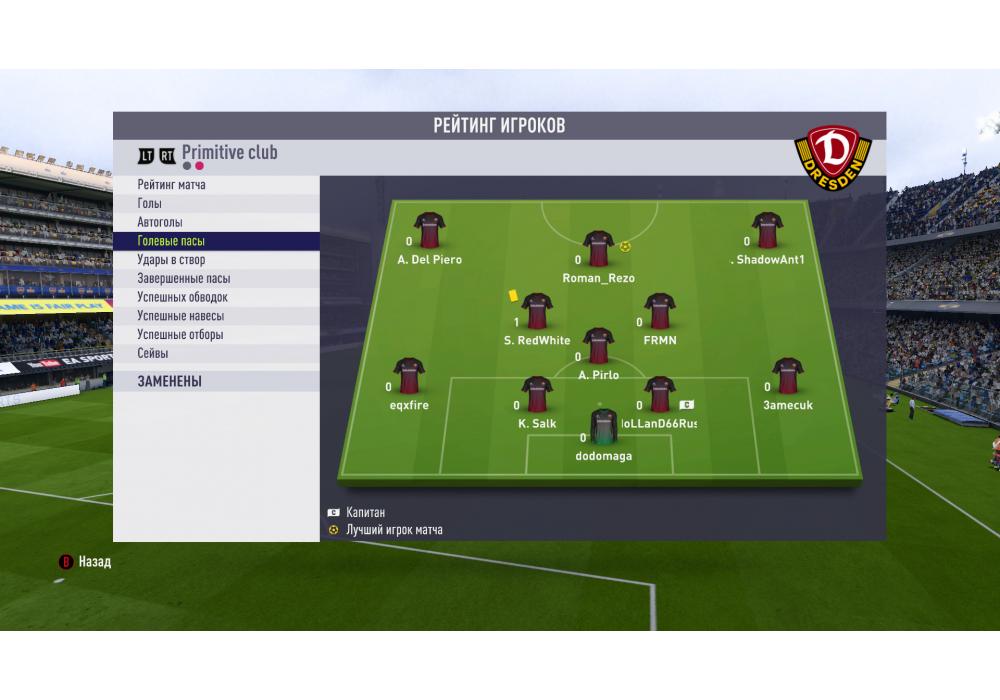
Task: Select S. RedWhite player marker
Action: [x=537, y=311]
